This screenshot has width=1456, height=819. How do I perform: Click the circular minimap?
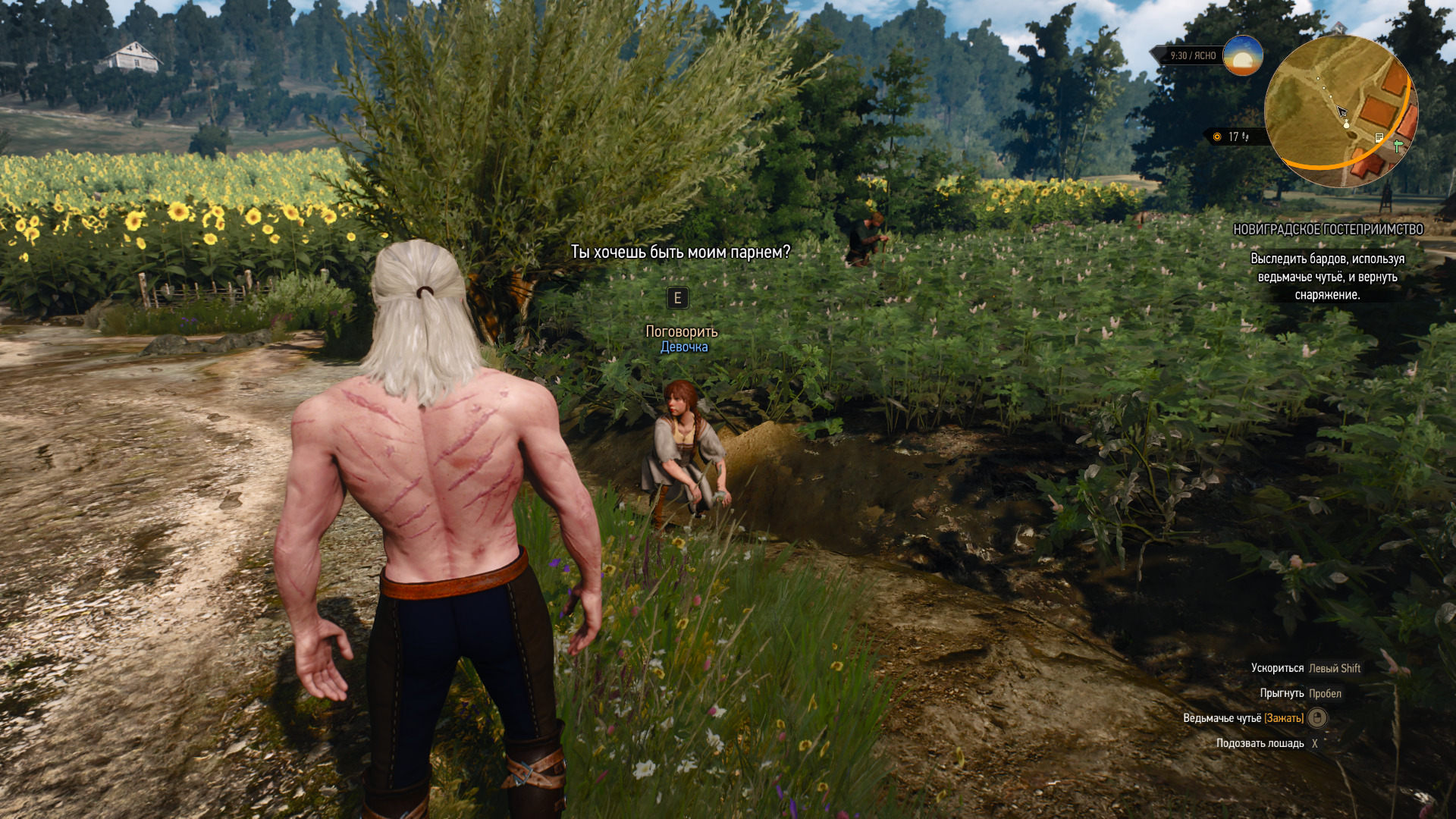pos(1340,111)
